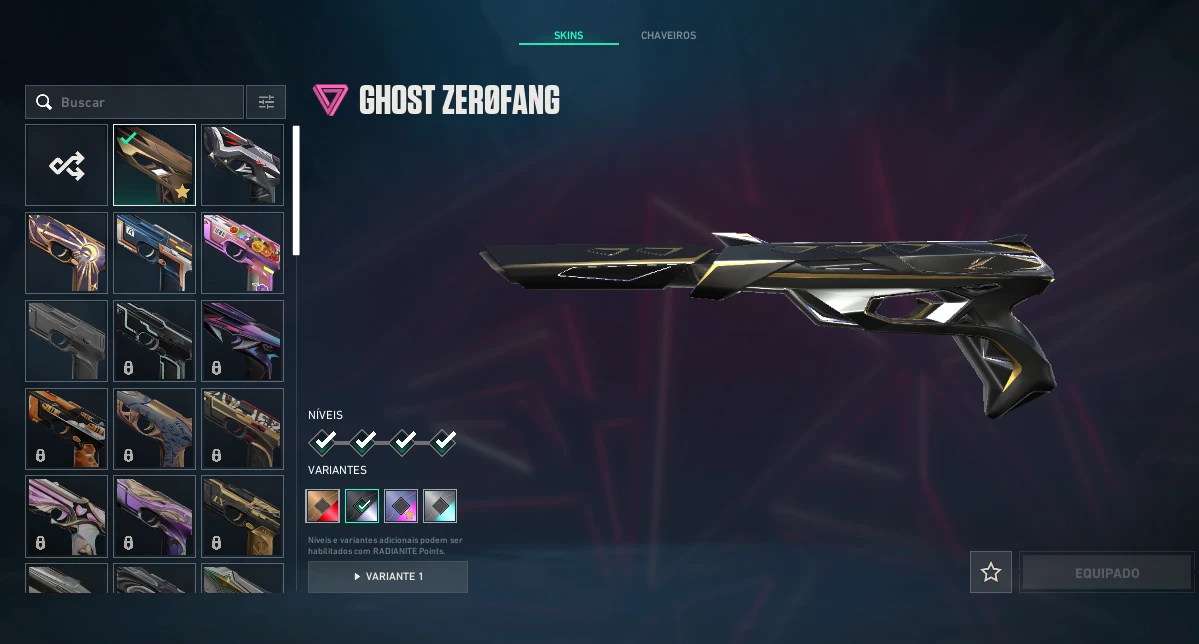Open the Skins tab

tap(568, 36)
